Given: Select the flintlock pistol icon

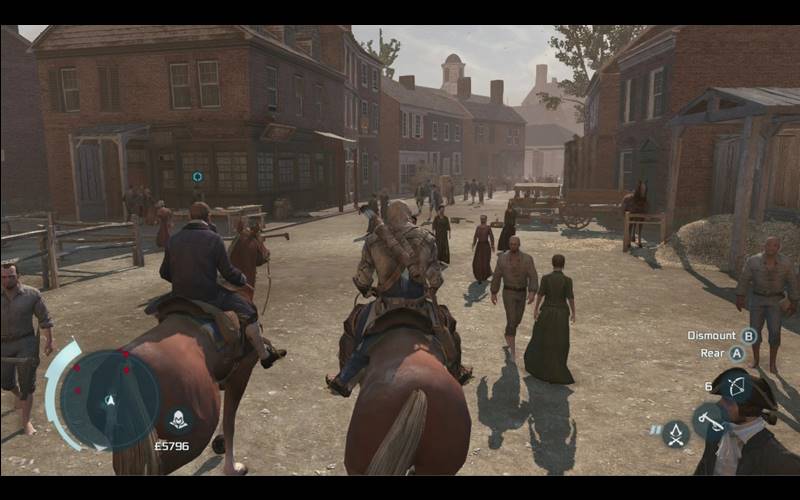Looking at the screenshot, I should tap(710, 420).
